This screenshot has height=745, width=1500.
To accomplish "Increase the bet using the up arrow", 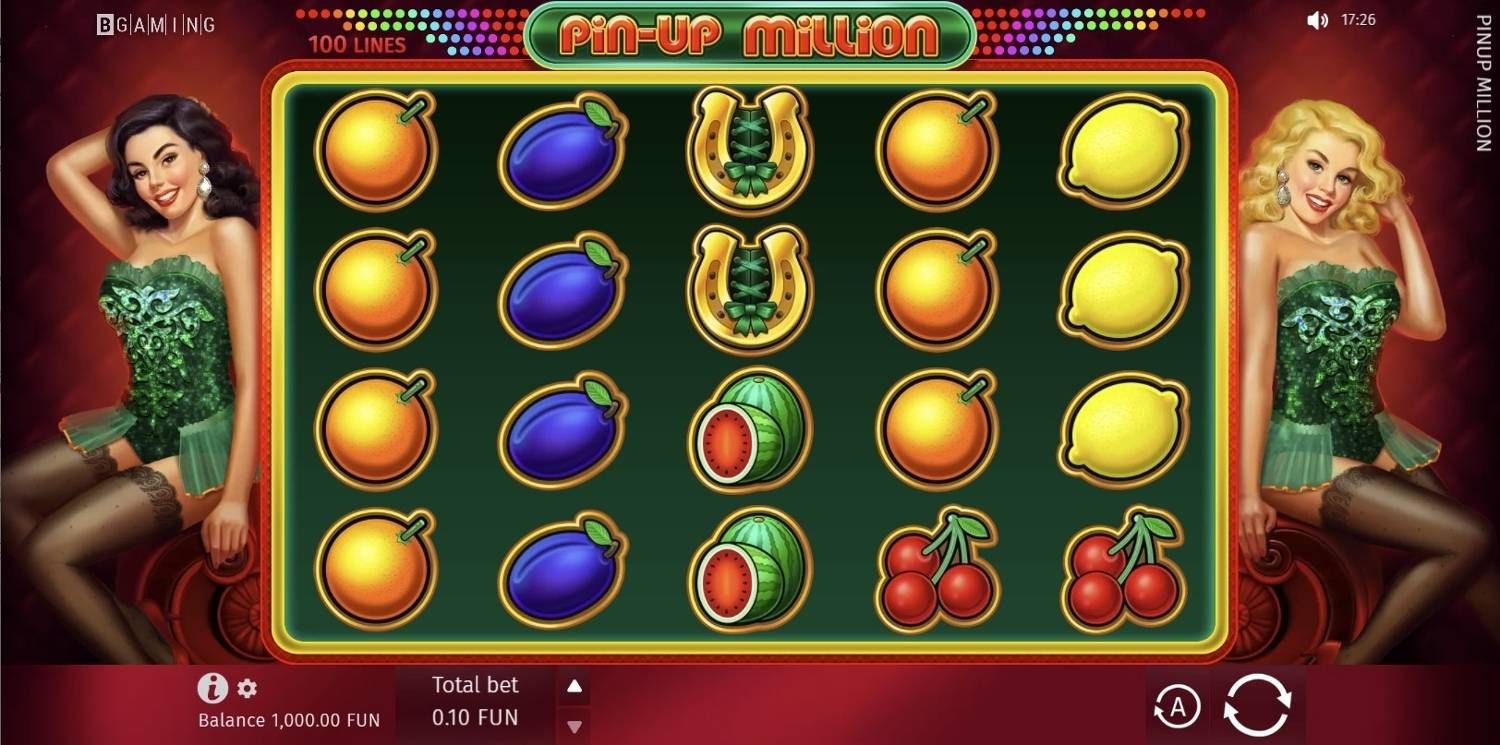I will coord(573,685).
